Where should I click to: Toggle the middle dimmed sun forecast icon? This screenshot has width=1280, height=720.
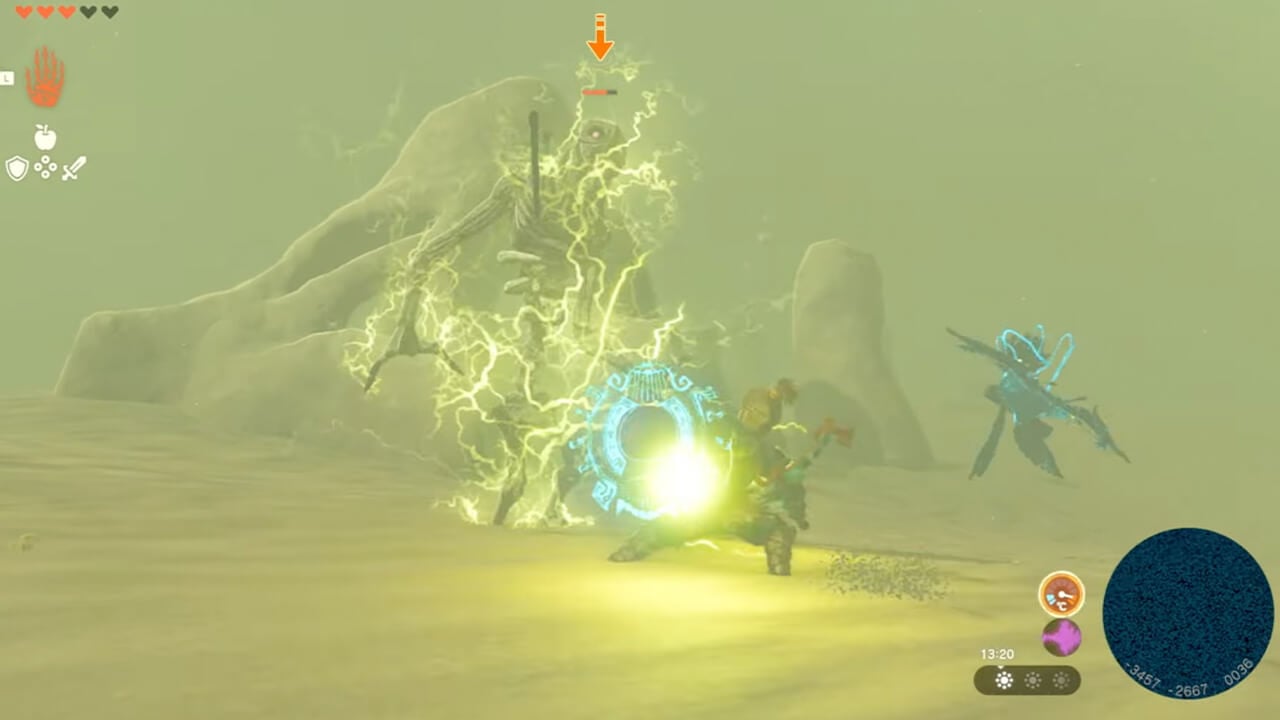[x=1033, y=681]
